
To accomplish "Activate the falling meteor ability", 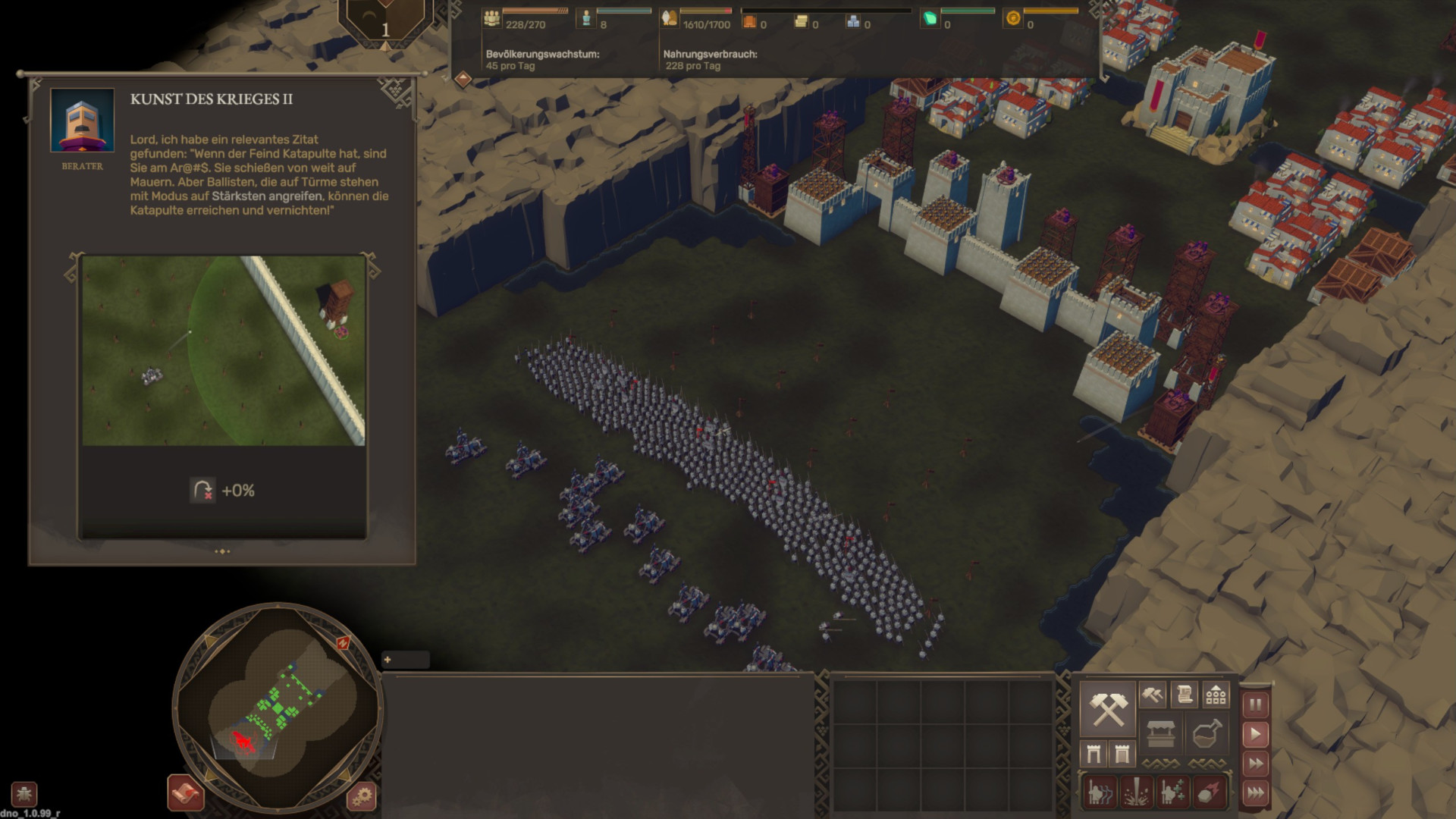I will tap(1209, 792).
